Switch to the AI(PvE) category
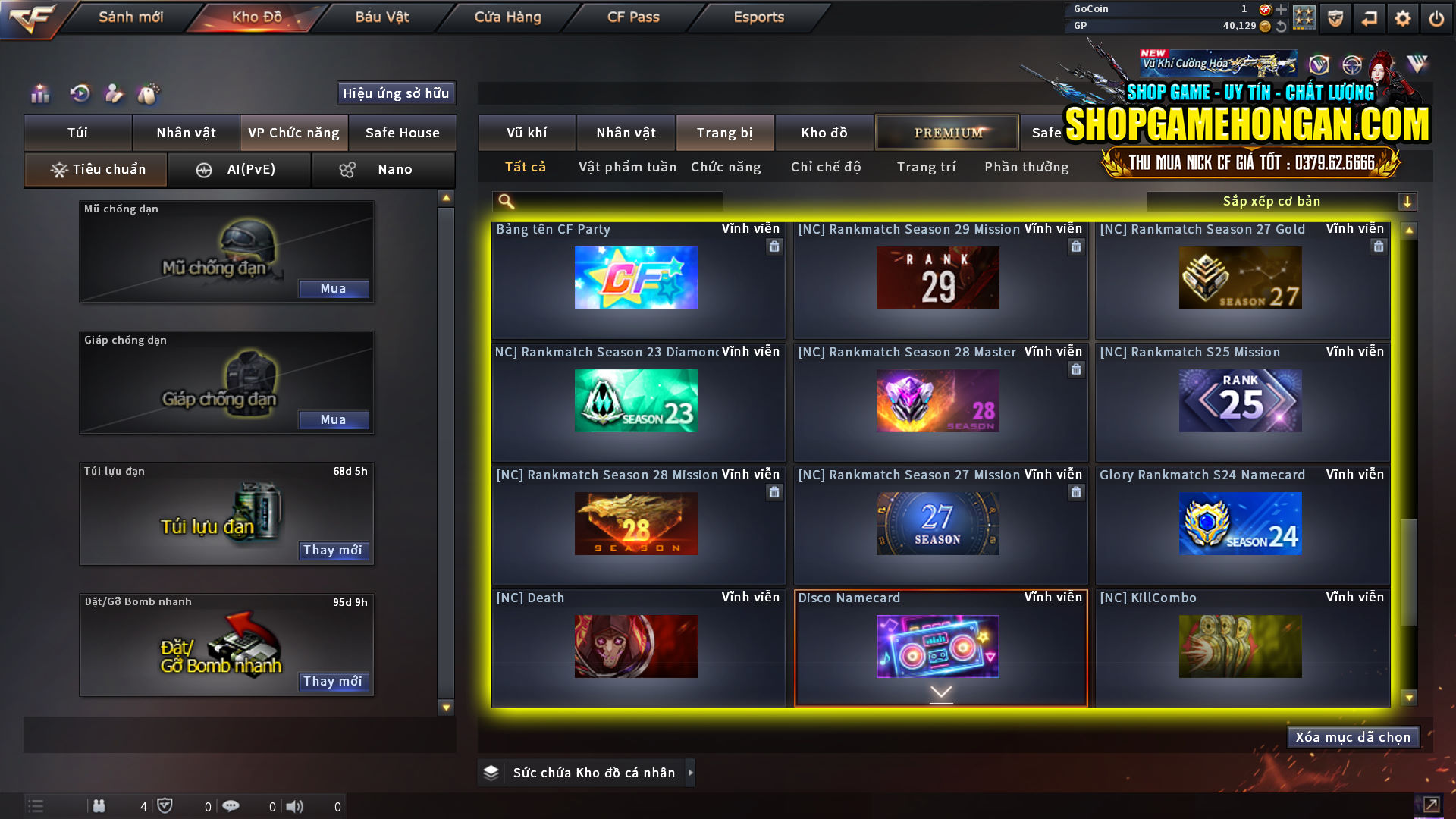Screen dimensions: 1456x819 (240, 169)
